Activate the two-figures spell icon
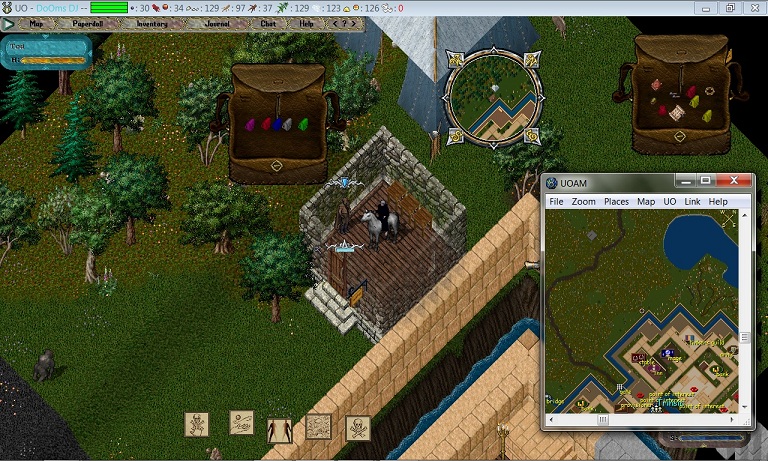 point(279,430)
